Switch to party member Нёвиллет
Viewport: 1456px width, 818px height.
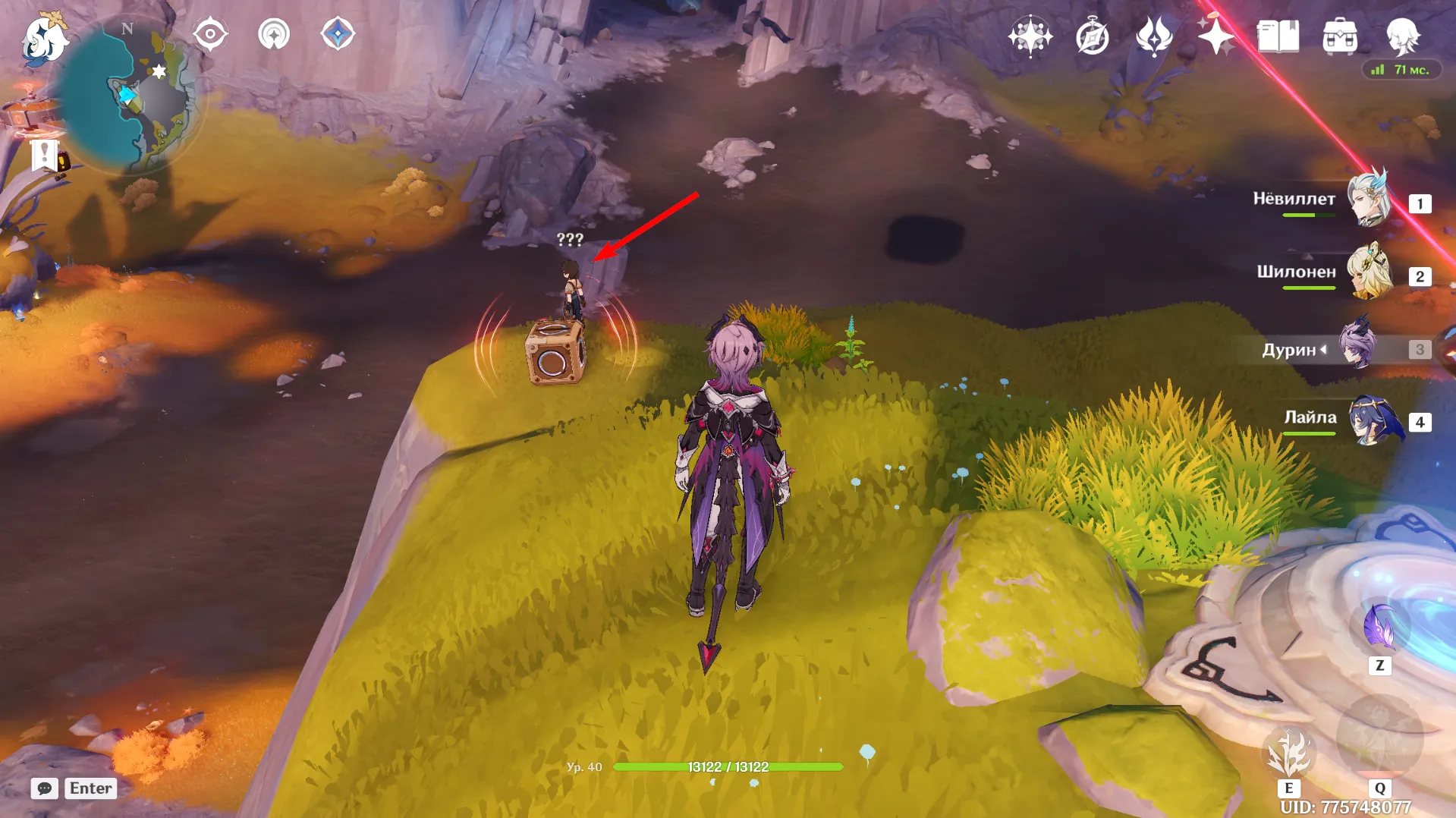pyautogui.click(x=1370, y=200)
